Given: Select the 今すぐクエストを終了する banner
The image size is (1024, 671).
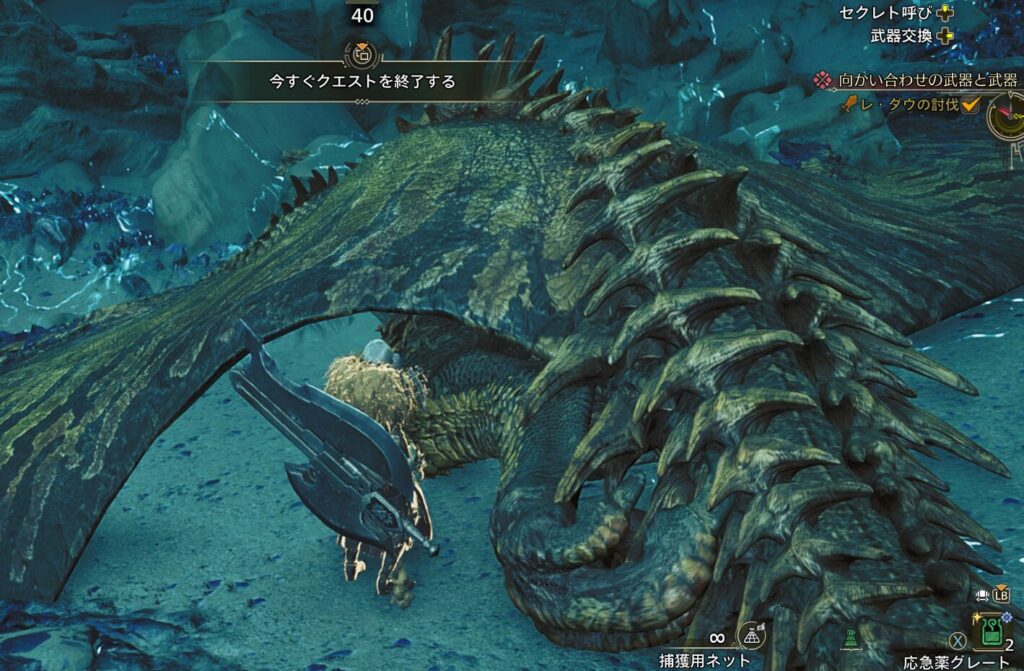Looking at the screenshot, I should pyautogui.click(x=362, y=82).
